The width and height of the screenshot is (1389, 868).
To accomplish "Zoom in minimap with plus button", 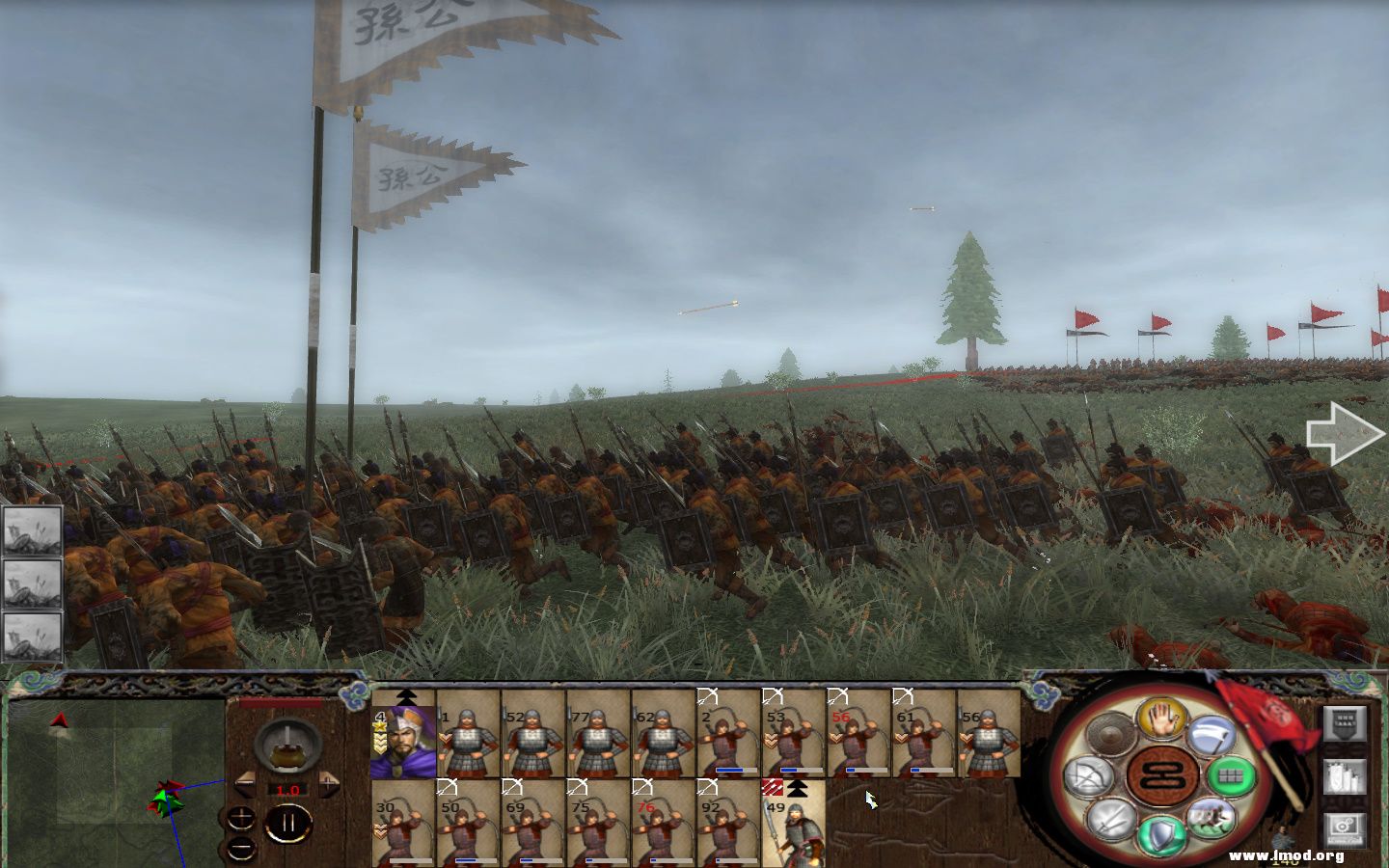I will (240, 818).
